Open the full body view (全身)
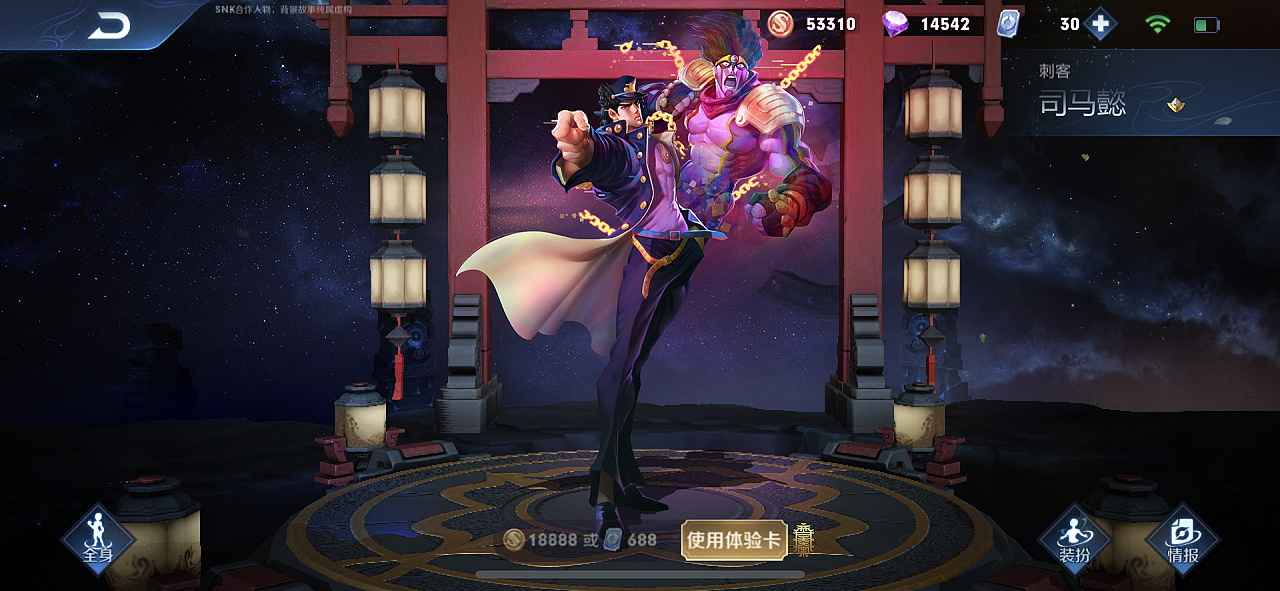Viewport: 1280px width, 591px height. click(x=98, y=539)
